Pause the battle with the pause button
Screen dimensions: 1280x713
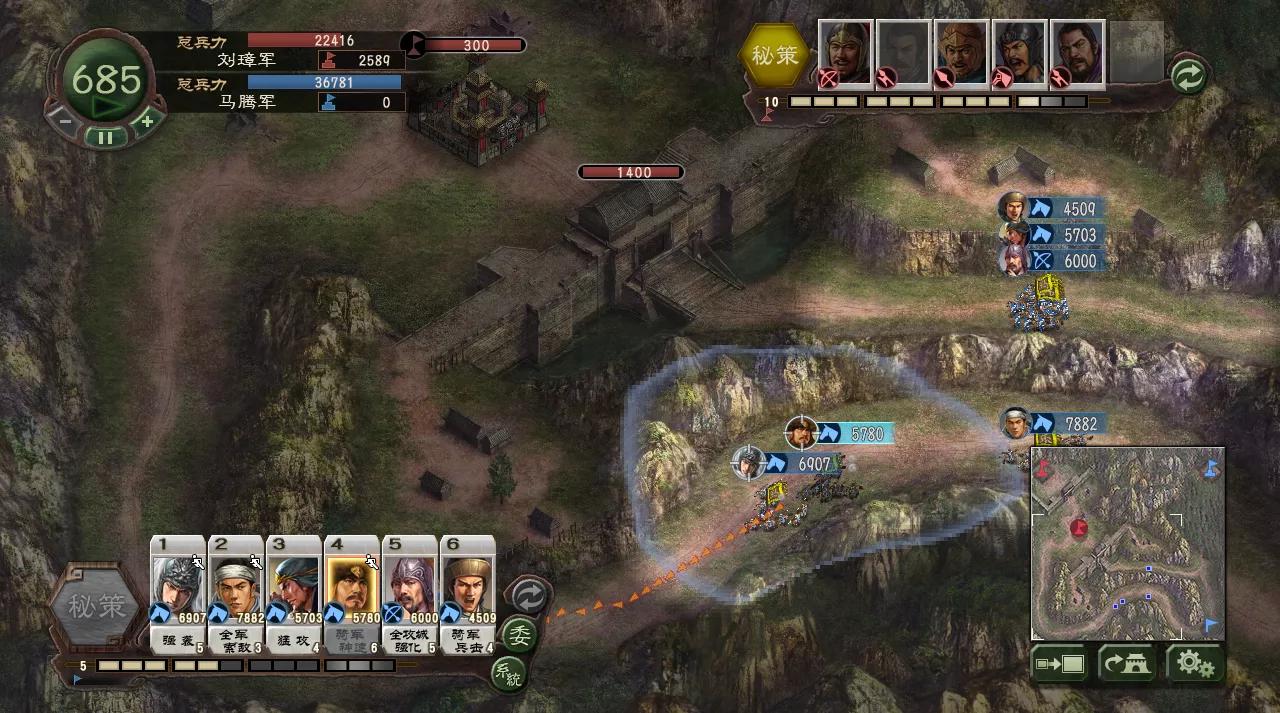tap(105, 137)
